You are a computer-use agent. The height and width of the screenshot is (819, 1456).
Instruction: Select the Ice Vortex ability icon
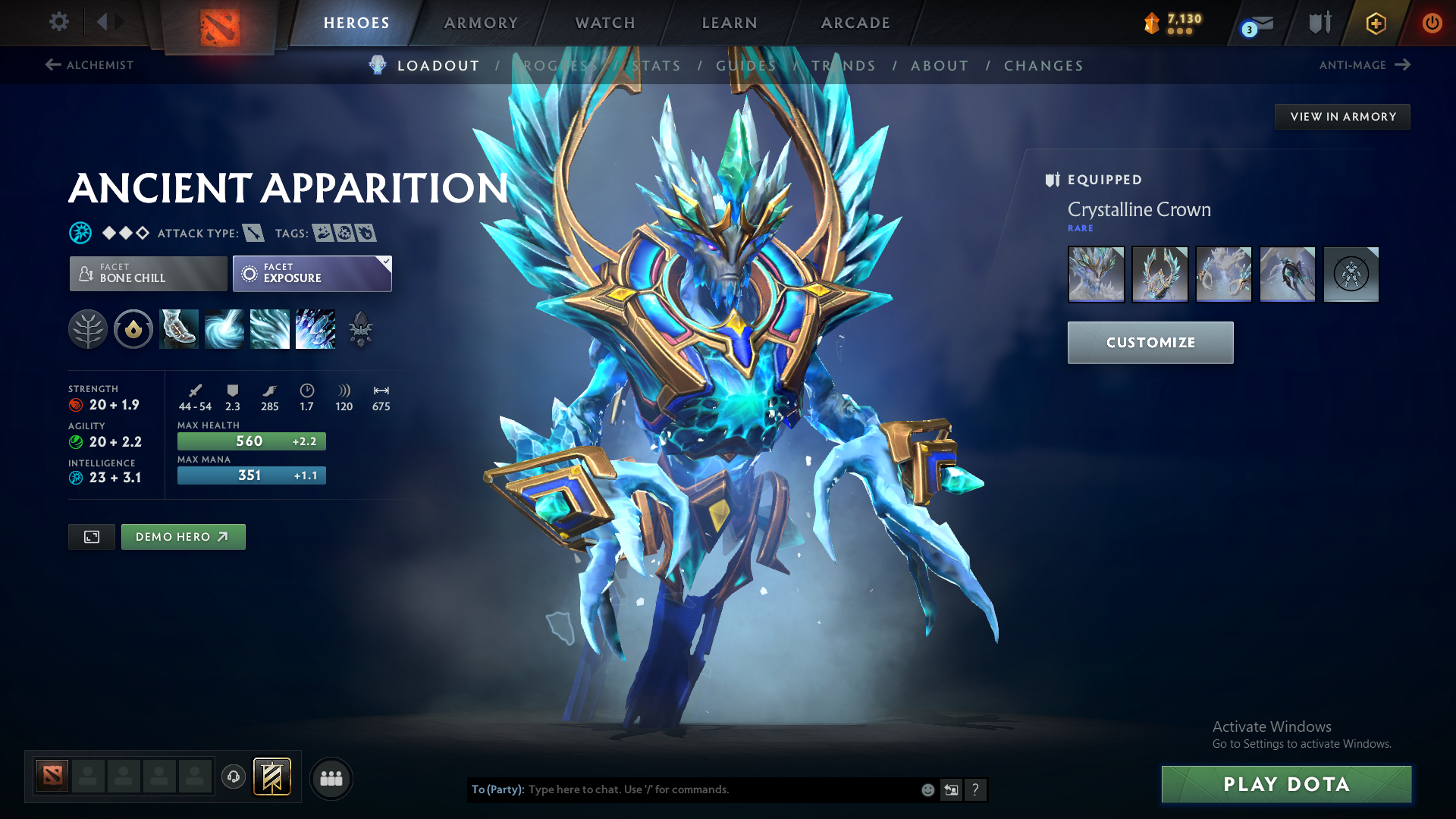tap(224, 329)
